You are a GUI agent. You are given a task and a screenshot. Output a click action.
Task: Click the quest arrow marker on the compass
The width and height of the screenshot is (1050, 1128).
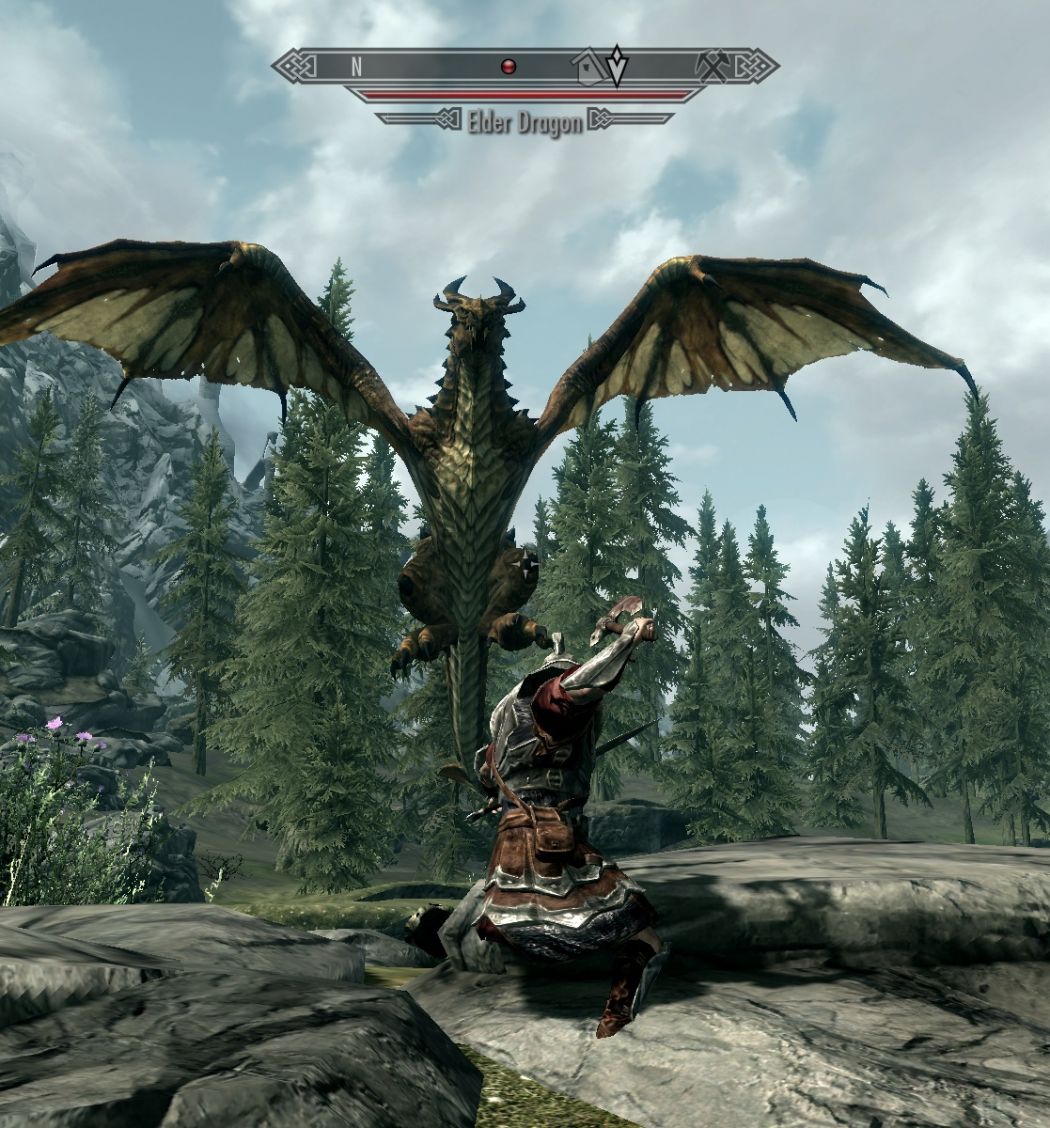[617, 65]
